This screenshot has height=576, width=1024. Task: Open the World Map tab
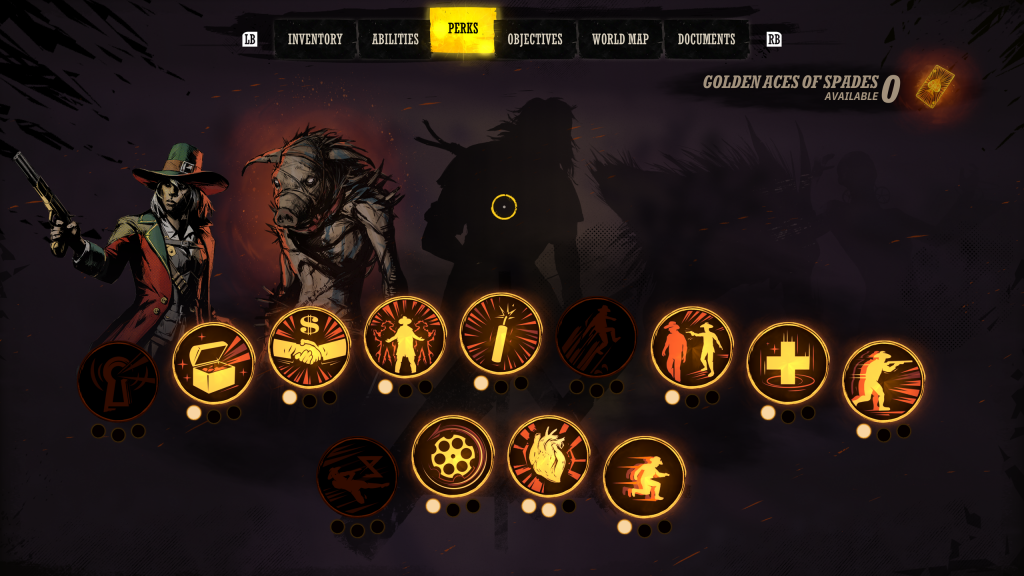[x=620, y=40]
